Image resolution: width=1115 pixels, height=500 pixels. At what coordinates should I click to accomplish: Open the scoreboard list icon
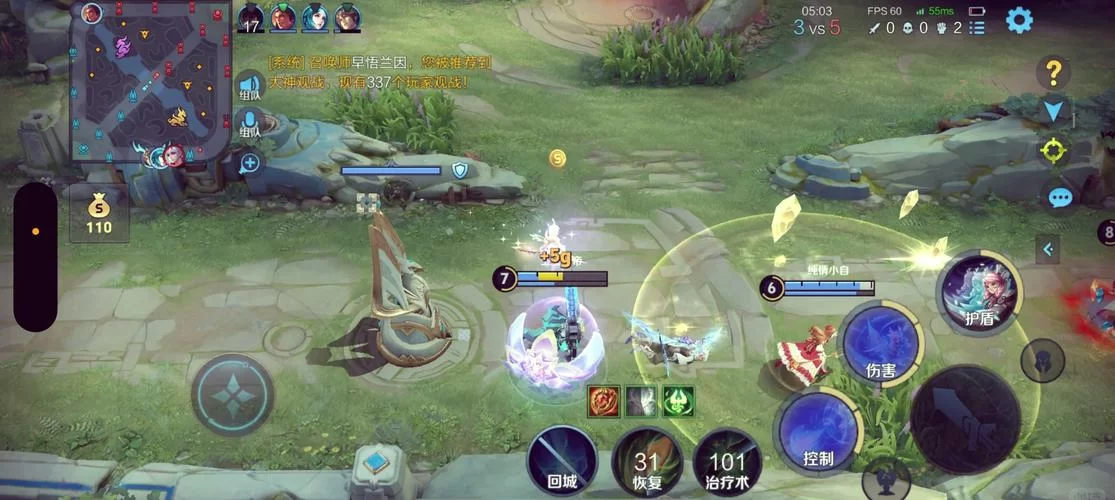point(977,28)
